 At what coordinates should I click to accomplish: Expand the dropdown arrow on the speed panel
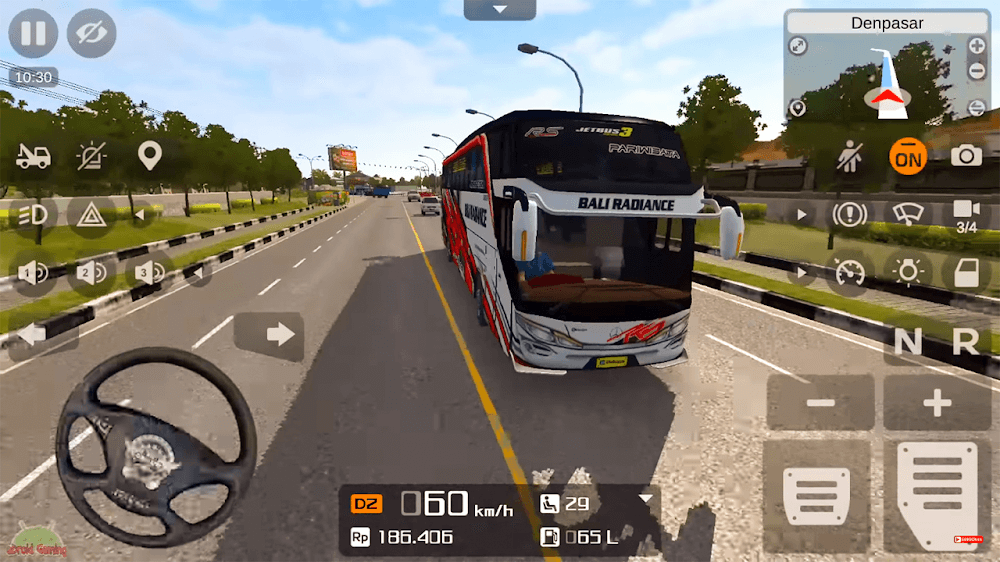point(646,498)
